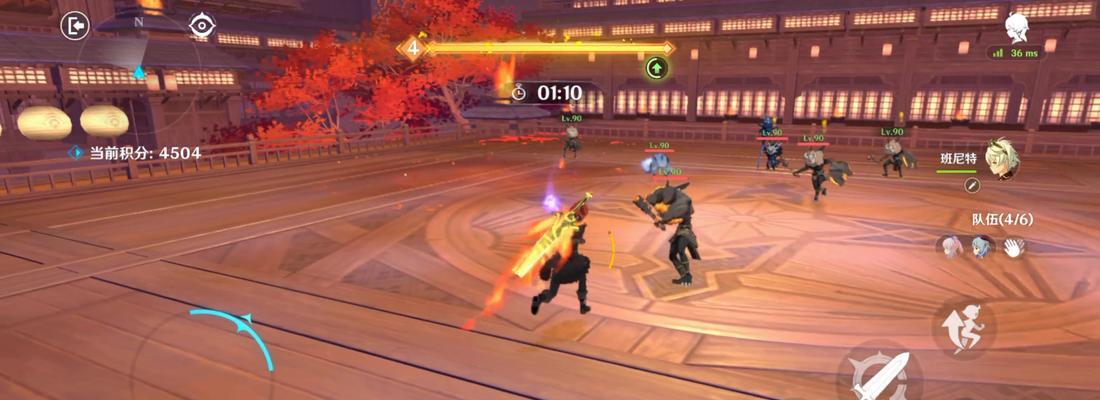Viewport: 1100px width, 400px height.
Task: Activate the jump button
Action: pyautogui.click(x=964, y=329)
